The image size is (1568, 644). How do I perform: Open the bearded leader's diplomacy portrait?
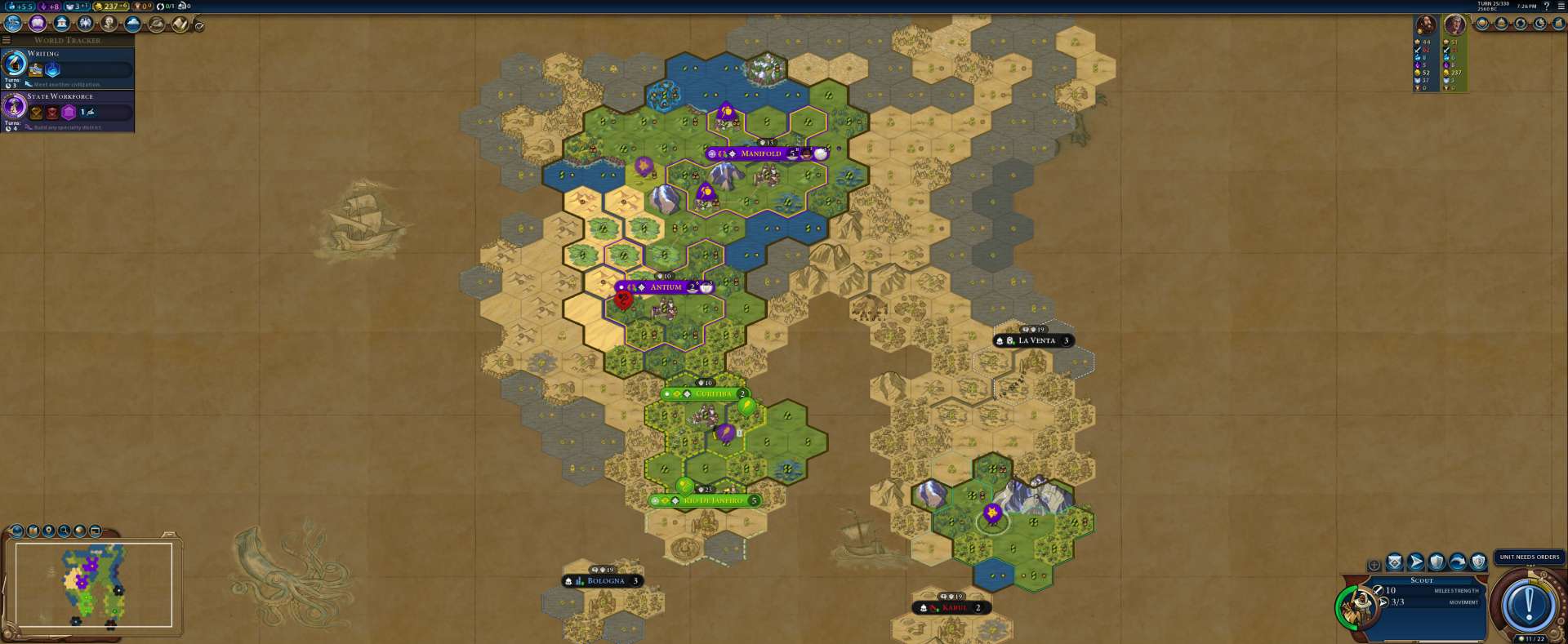pyautogui.click(x=1426, y=24)
